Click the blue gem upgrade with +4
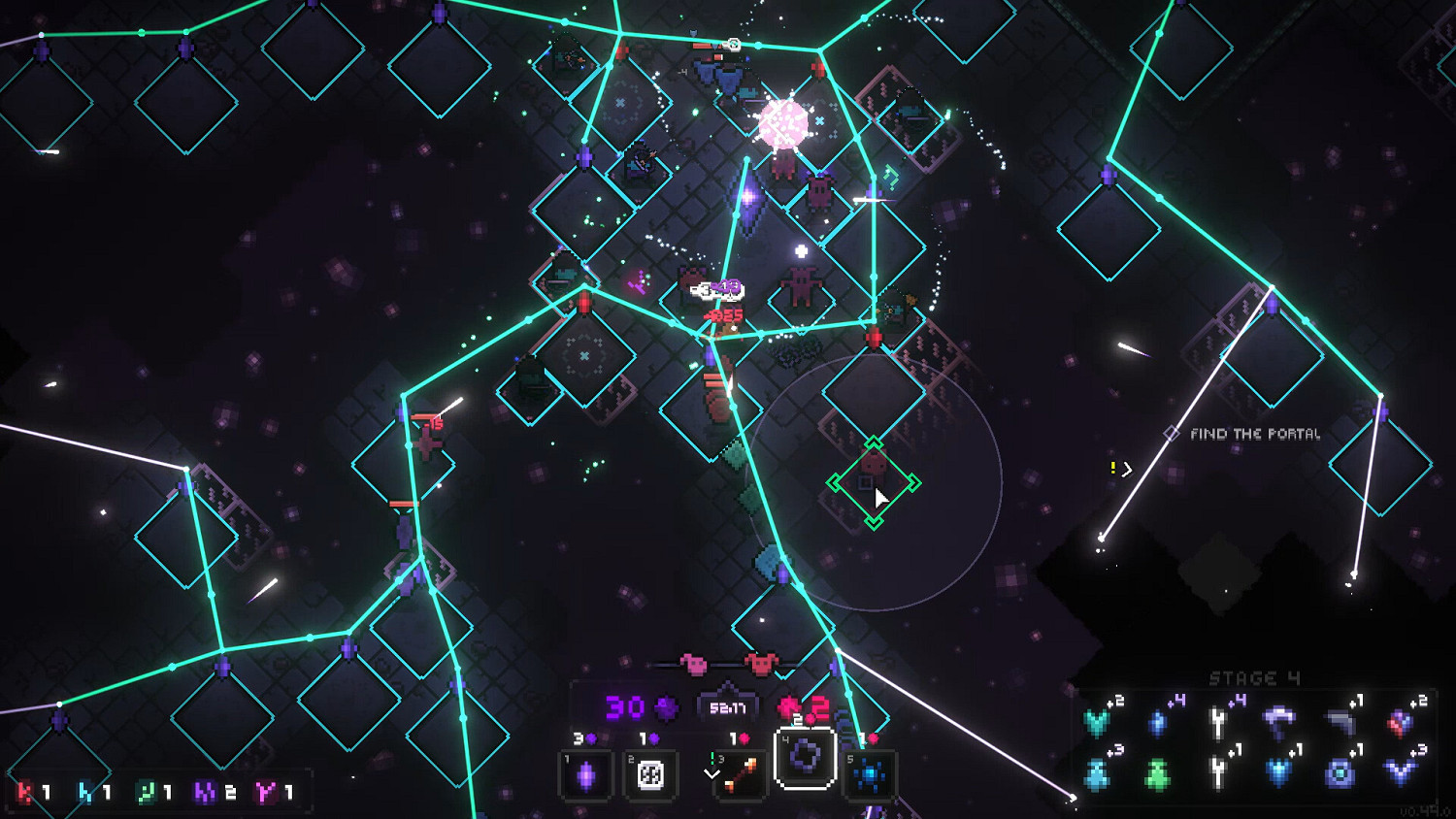The width and height of the screenshot is (1456, 819). pos(1158,722)
